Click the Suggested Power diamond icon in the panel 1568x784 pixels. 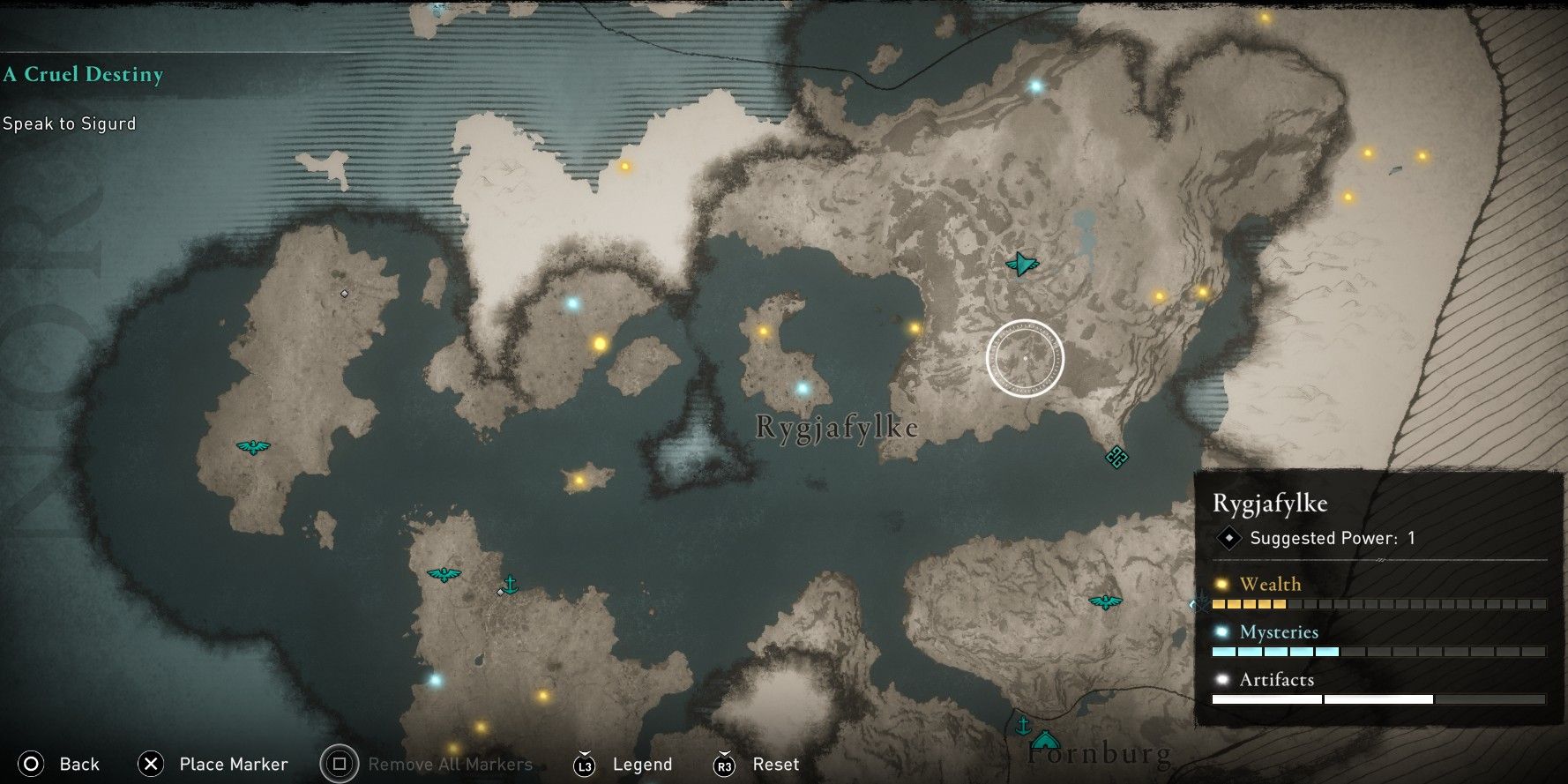1228,538
